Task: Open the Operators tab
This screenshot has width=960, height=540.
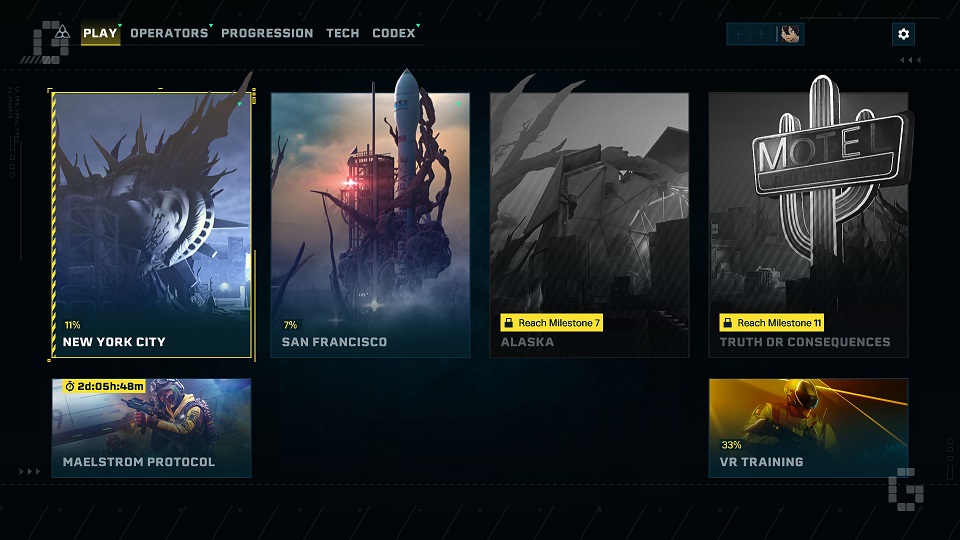Action: [169, 33]
